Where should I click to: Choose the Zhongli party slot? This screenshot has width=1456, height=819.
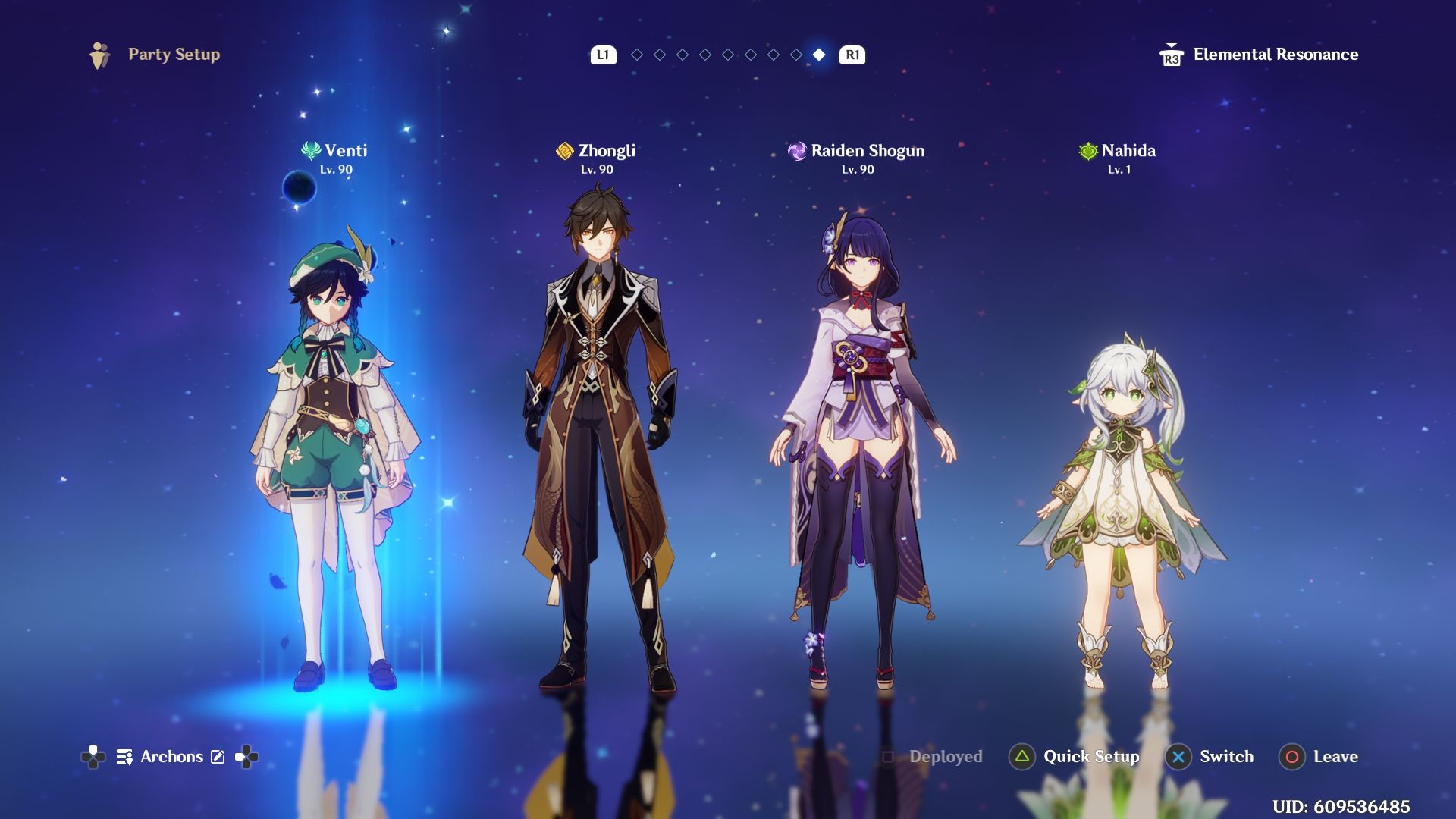[x=598, y=440]
